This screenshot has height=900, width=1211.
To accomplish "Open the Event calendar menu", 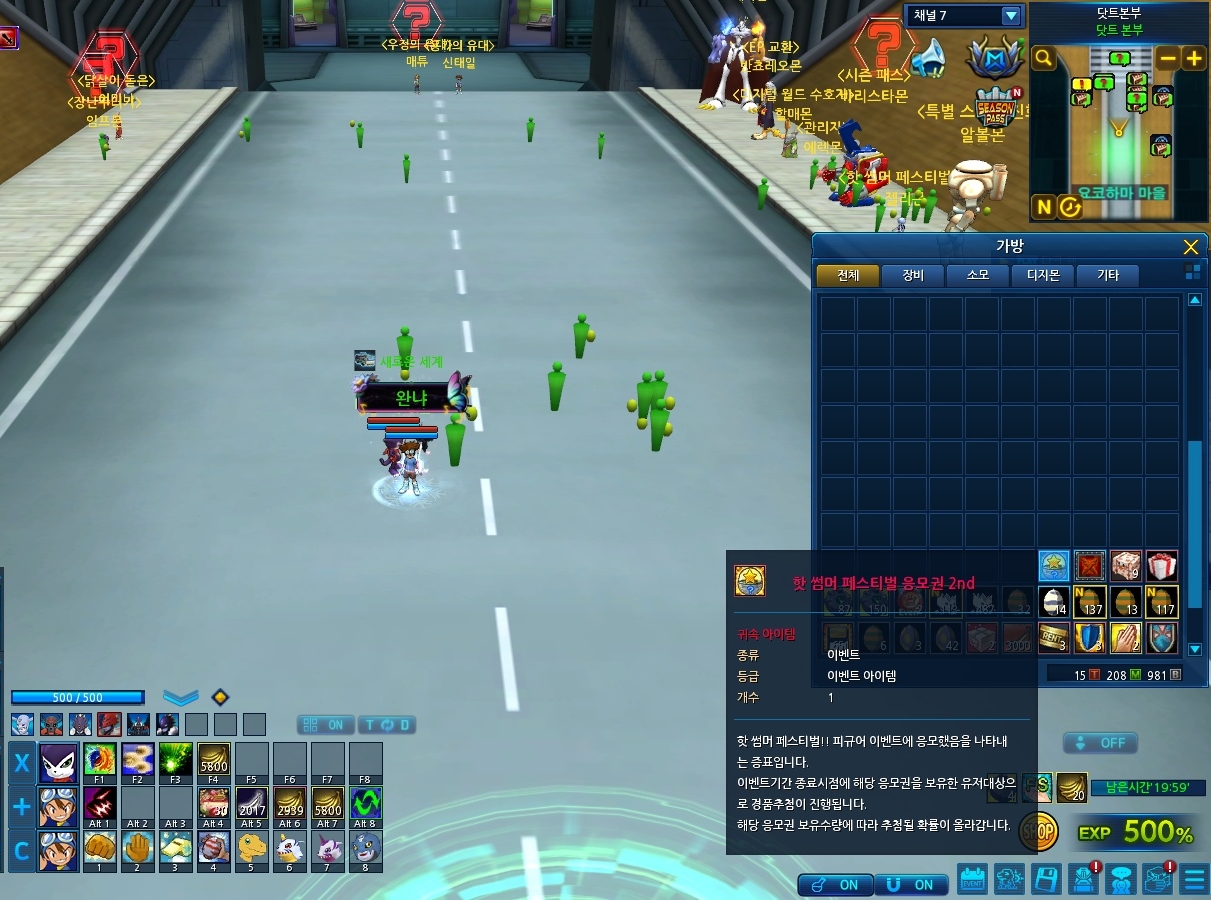I will (x=972, y=879).
